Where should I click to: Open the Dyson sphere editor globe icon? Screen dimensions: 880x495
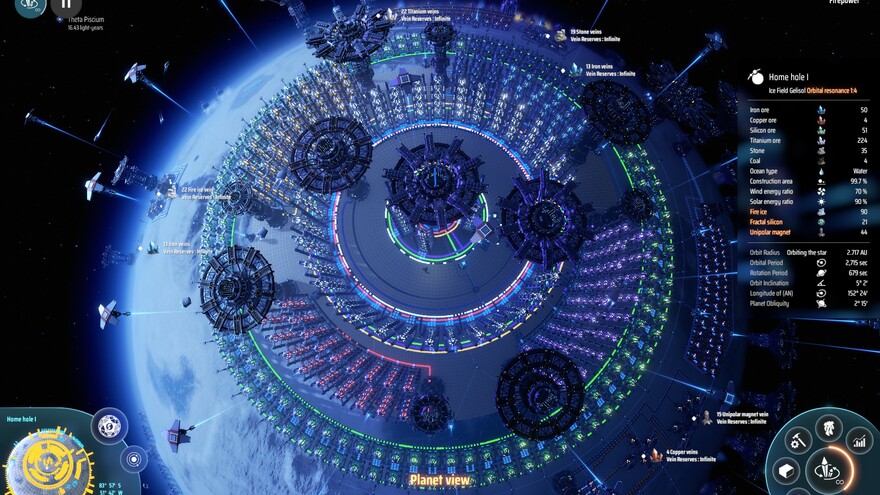click(109, 426)
